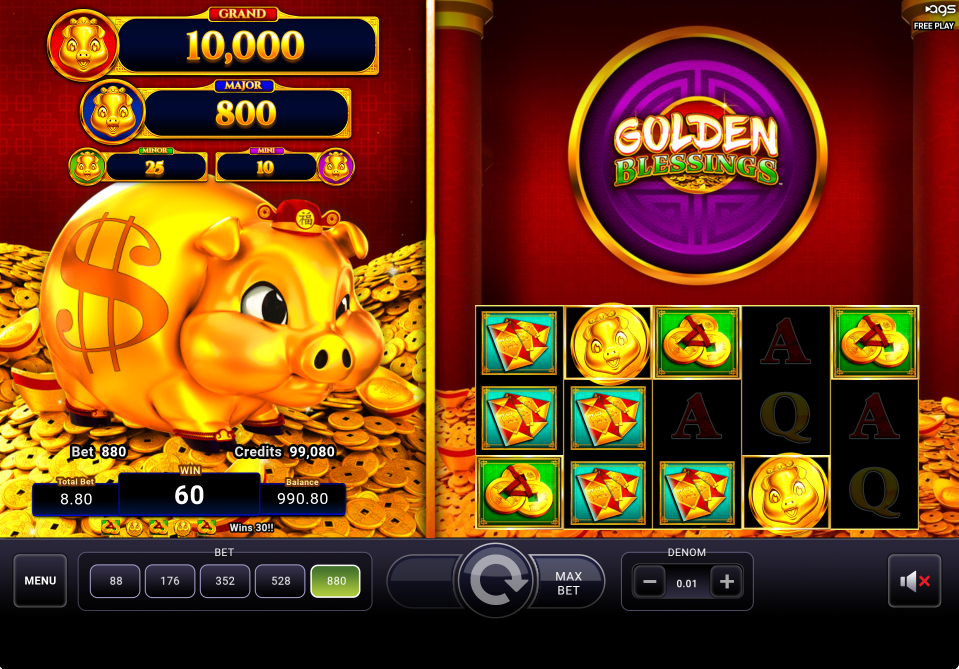959x669 pixels.
Task: Select the 88 bet option
Action: point(116,581)
